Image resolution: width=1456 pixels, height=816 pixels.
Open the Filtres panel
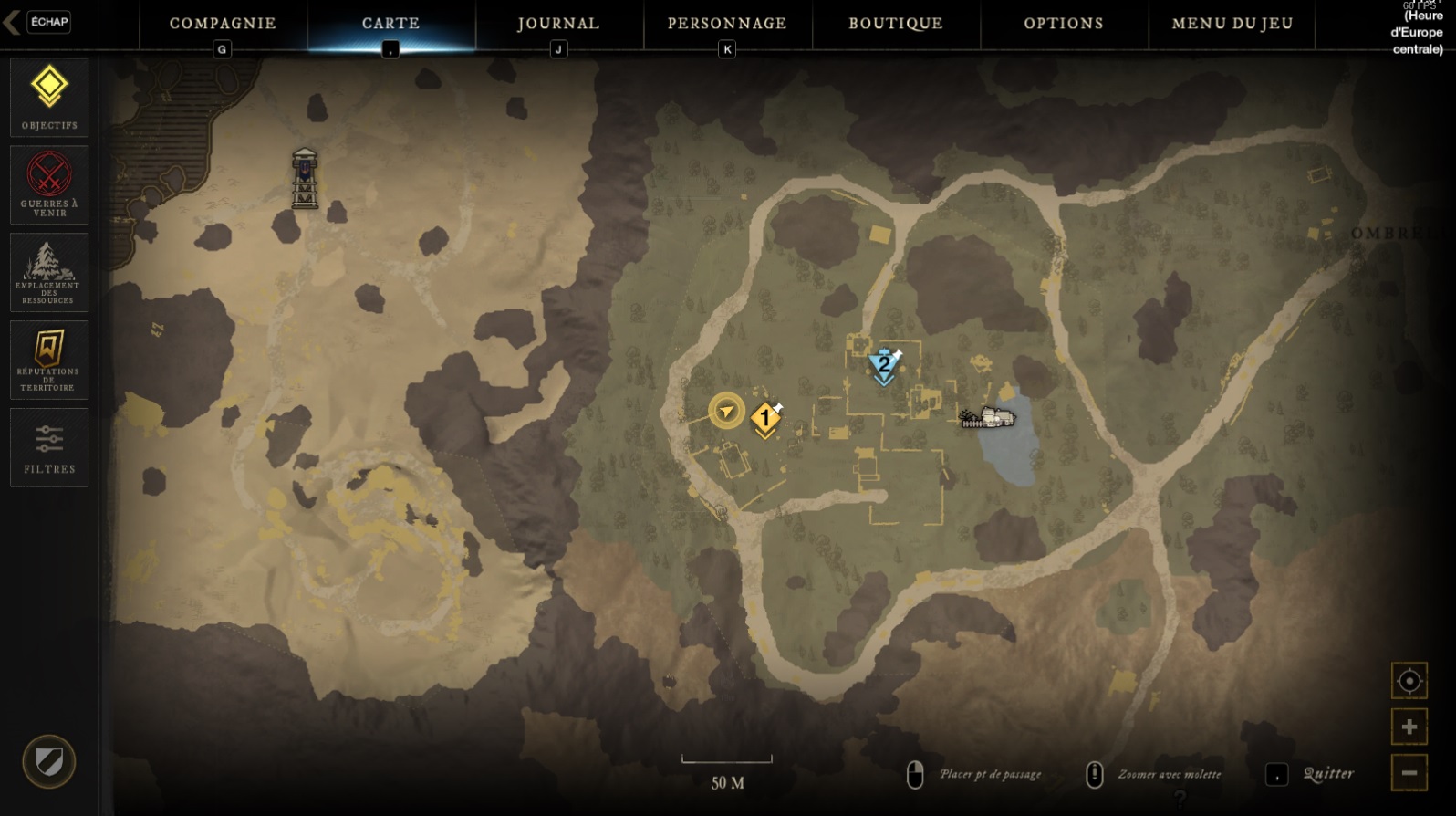click(x=48, y=447)
